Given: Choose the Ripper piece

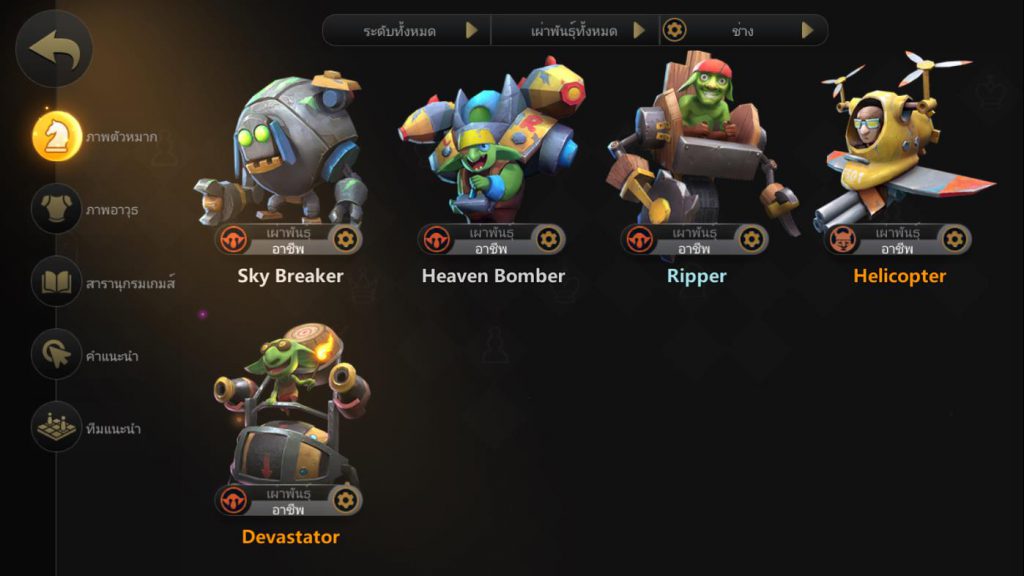Looking at the screenshot, I should [696, 150].
